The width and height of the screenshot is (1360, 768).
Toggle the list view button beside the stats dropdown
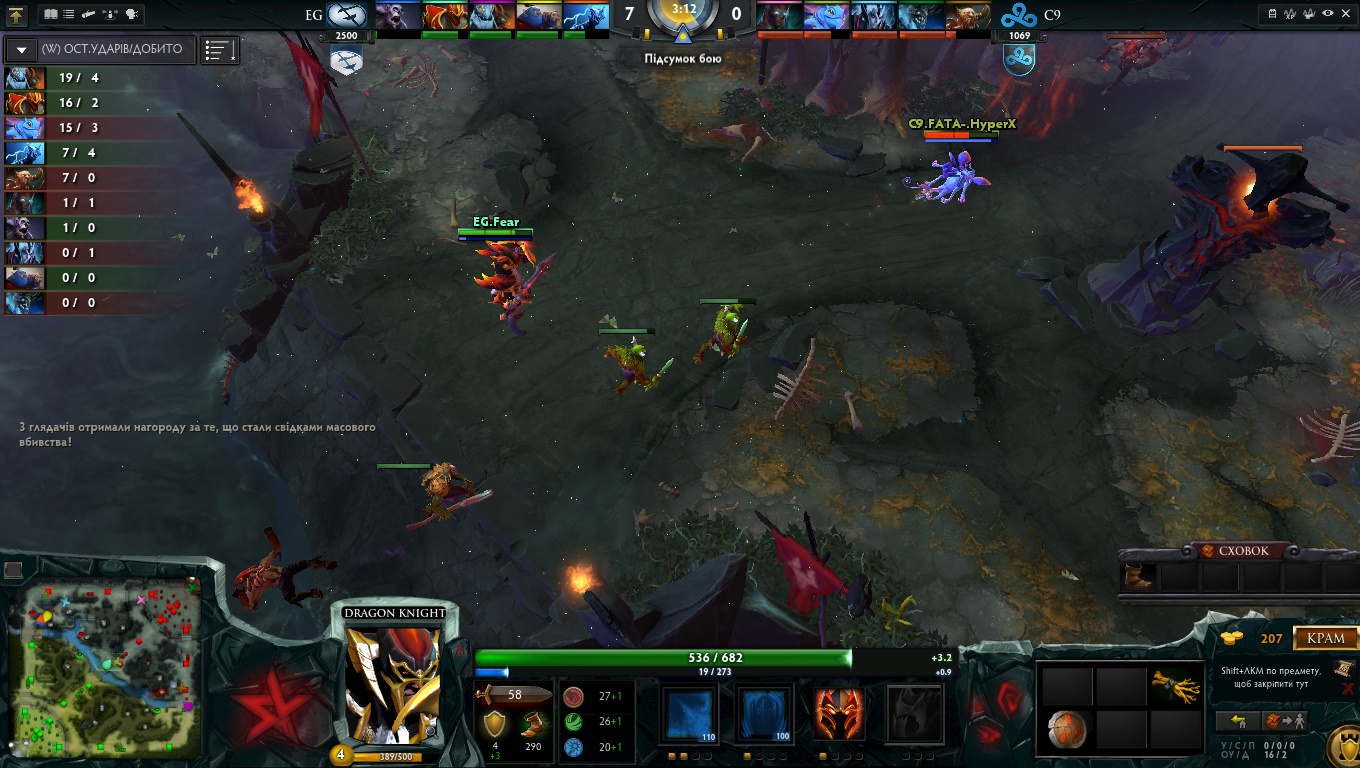pos(219,49)
